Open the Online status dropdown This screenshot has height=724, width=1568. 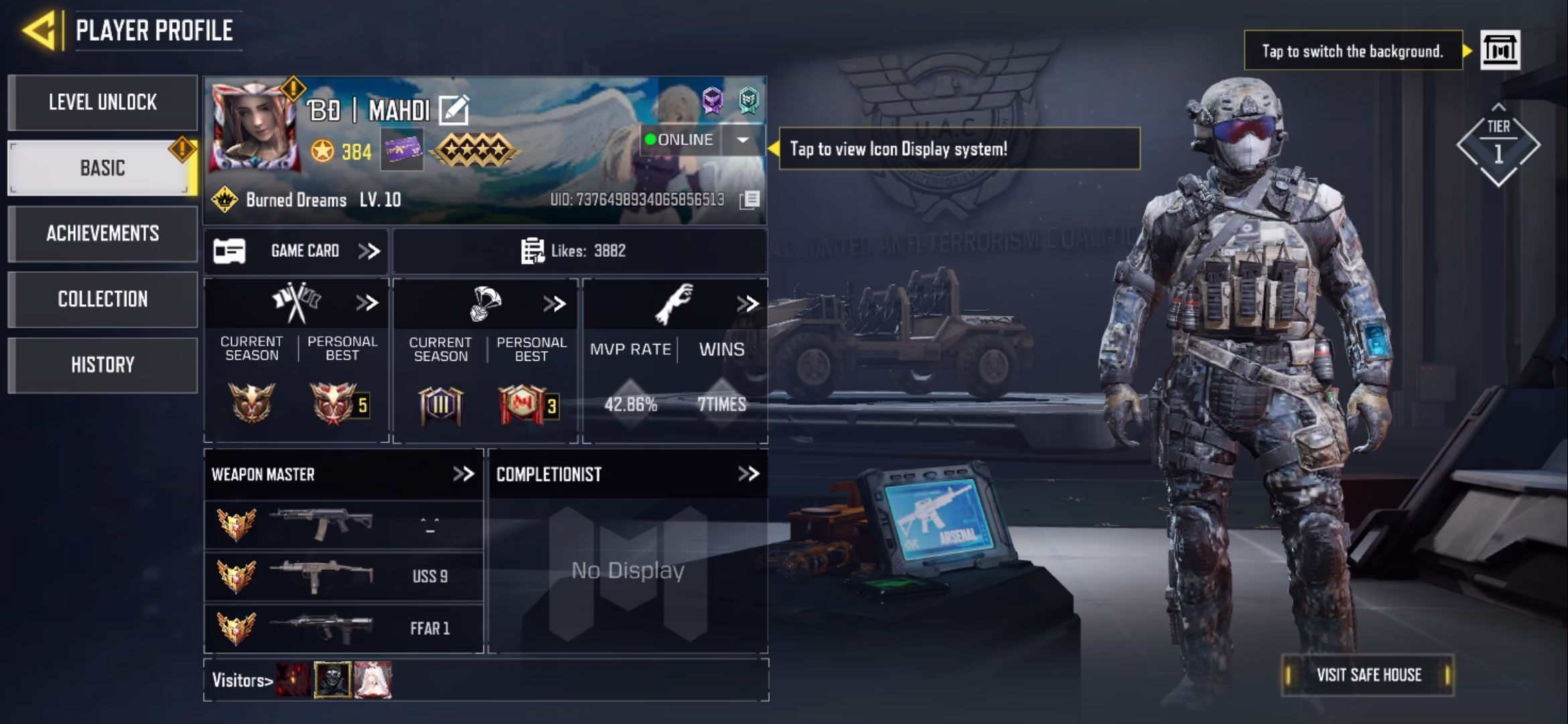point(742,140)
